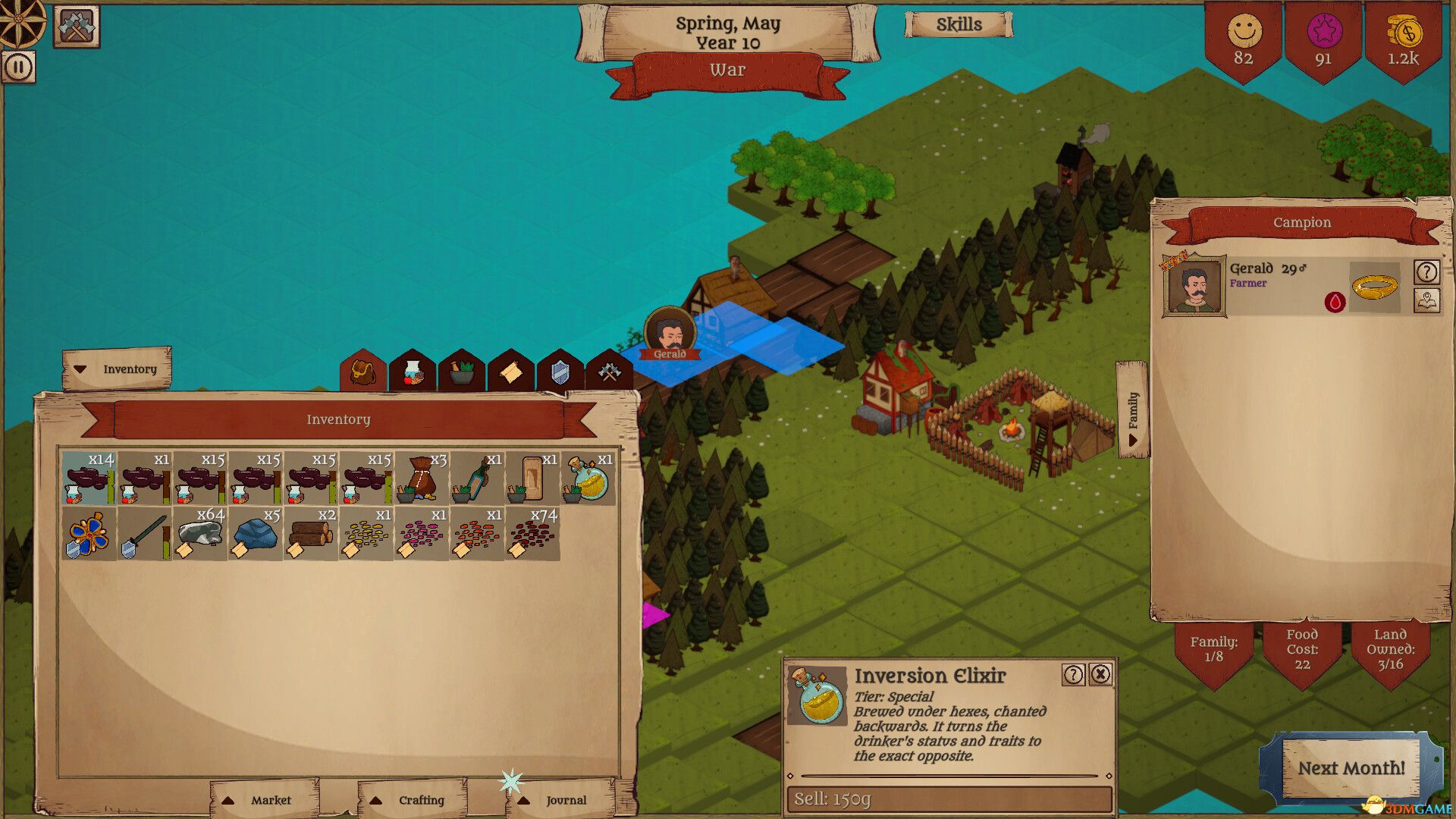Viewport: 1456px width, 819px height.
Task: Open the Skills menu
Action: (960, 24)
